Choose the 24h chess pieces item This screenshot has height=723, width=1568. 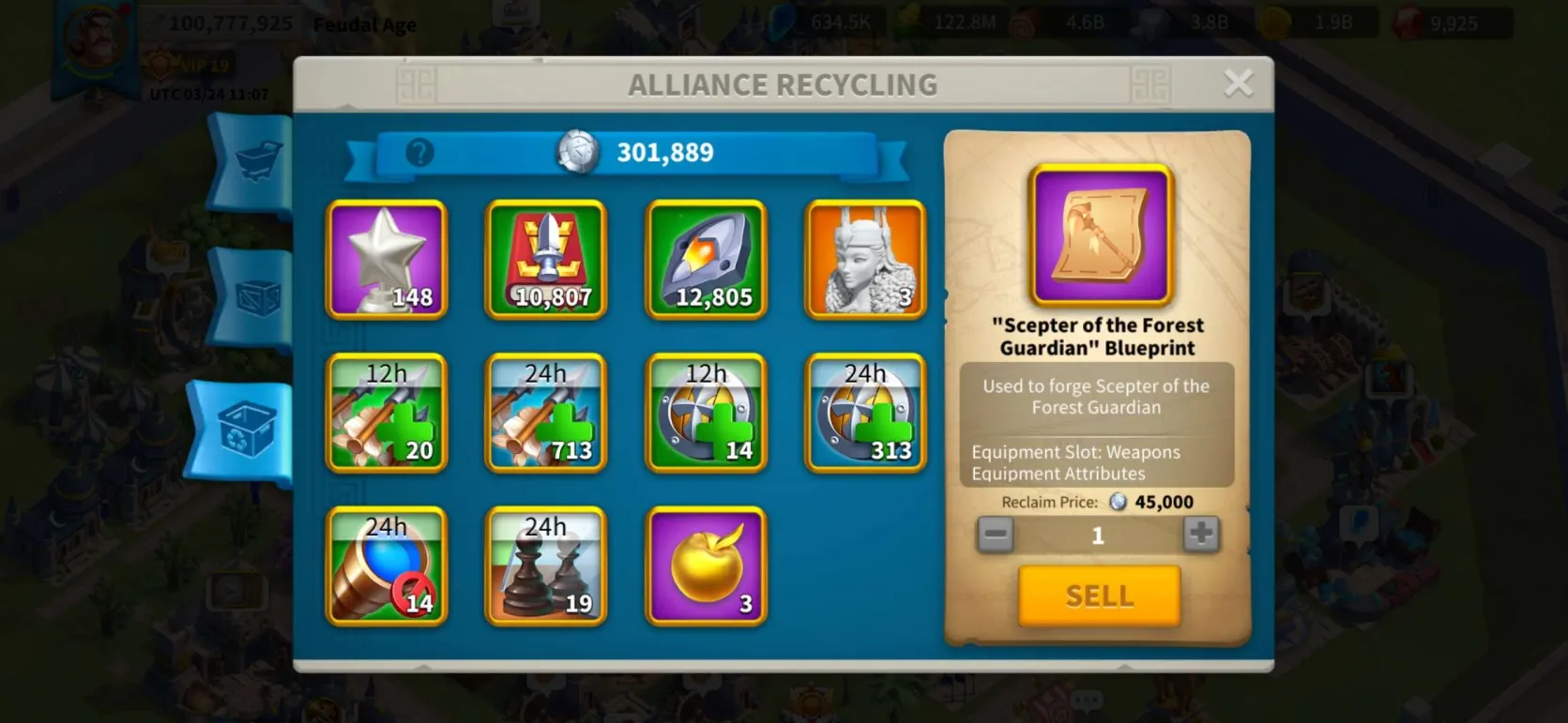tap(546, 565)
